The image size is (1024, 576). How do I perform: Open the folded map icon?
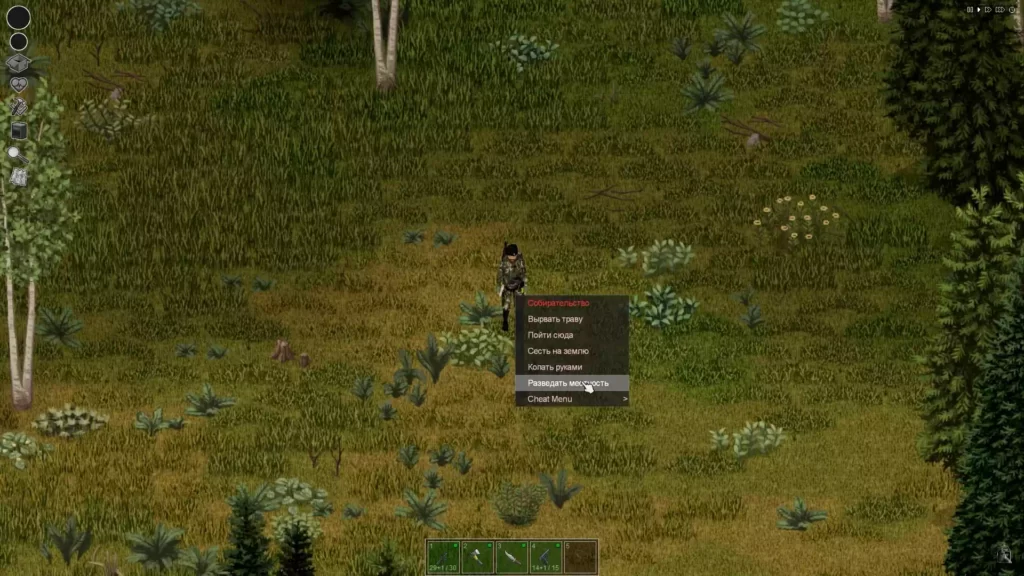click(x=18, y=177)
